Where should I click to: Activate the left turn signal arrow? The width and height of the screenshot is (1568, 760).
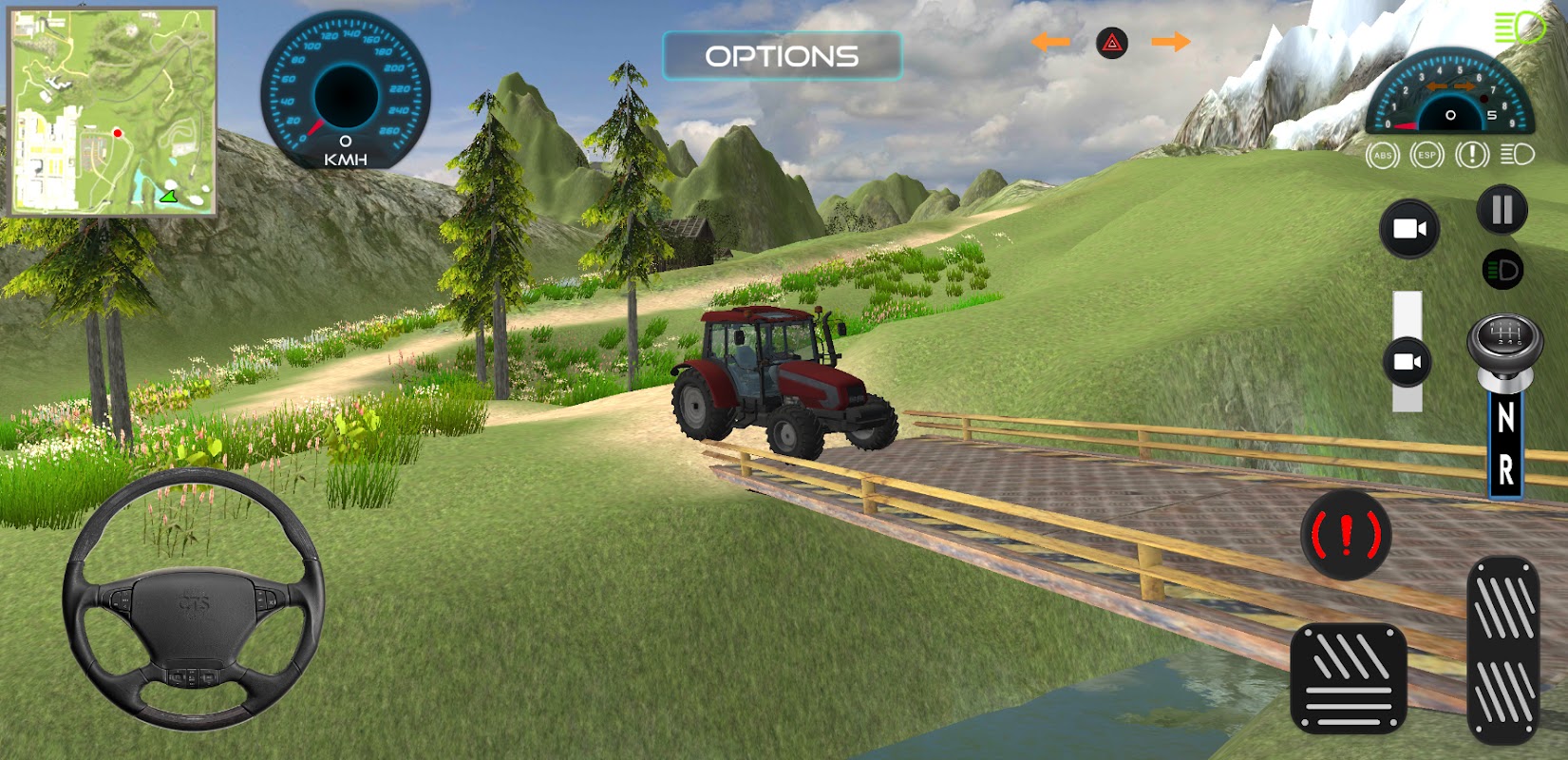tap(1050, 42)
